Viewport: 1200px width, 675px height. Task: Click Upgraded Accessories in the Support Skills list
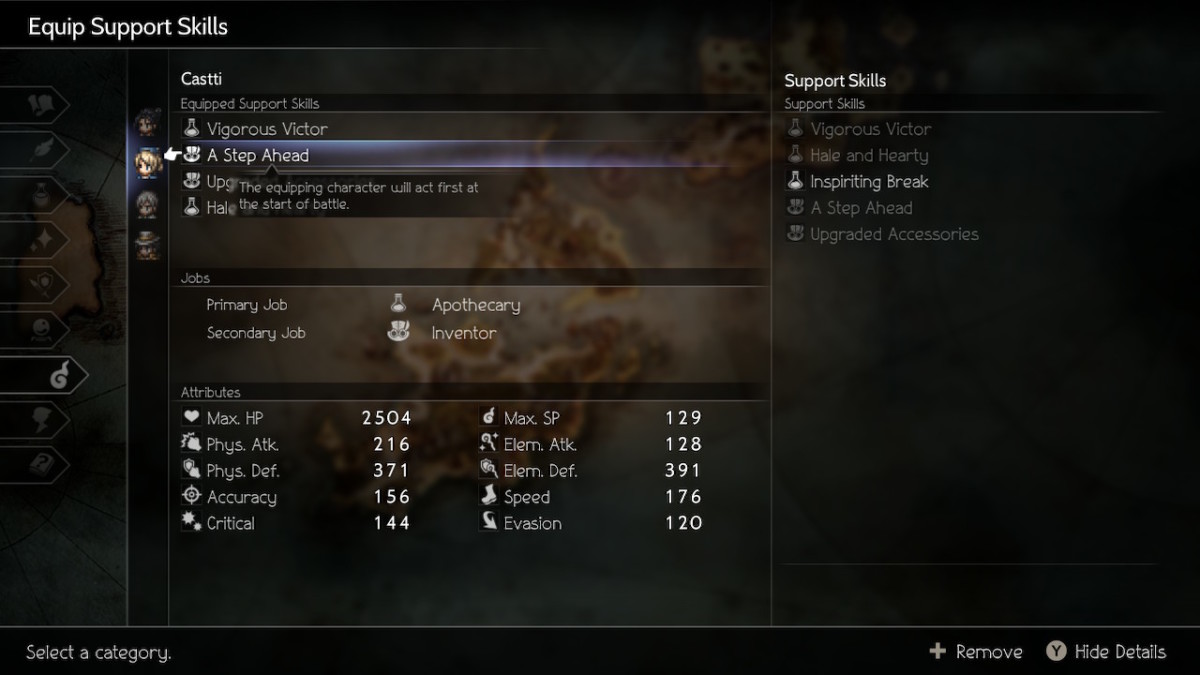[893, 234]
